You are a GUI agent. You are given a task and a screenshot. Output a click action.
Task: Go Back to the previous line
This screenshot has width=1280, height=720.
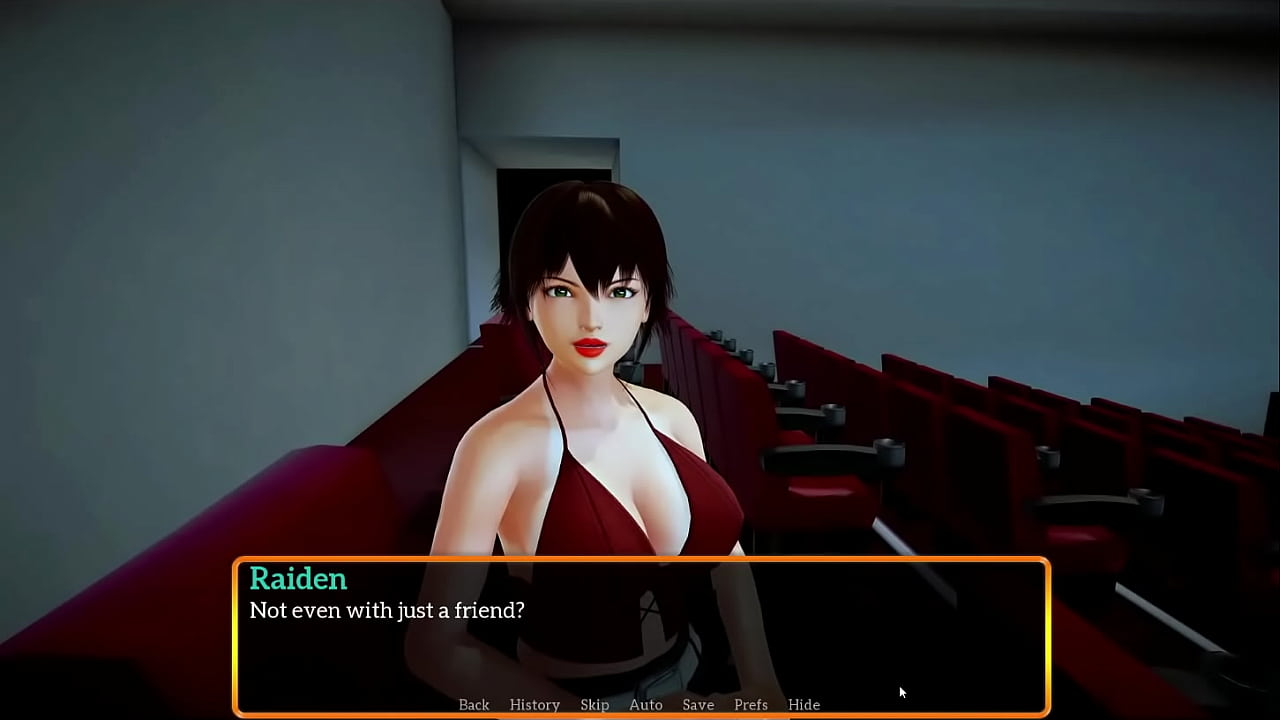[474, 705]
